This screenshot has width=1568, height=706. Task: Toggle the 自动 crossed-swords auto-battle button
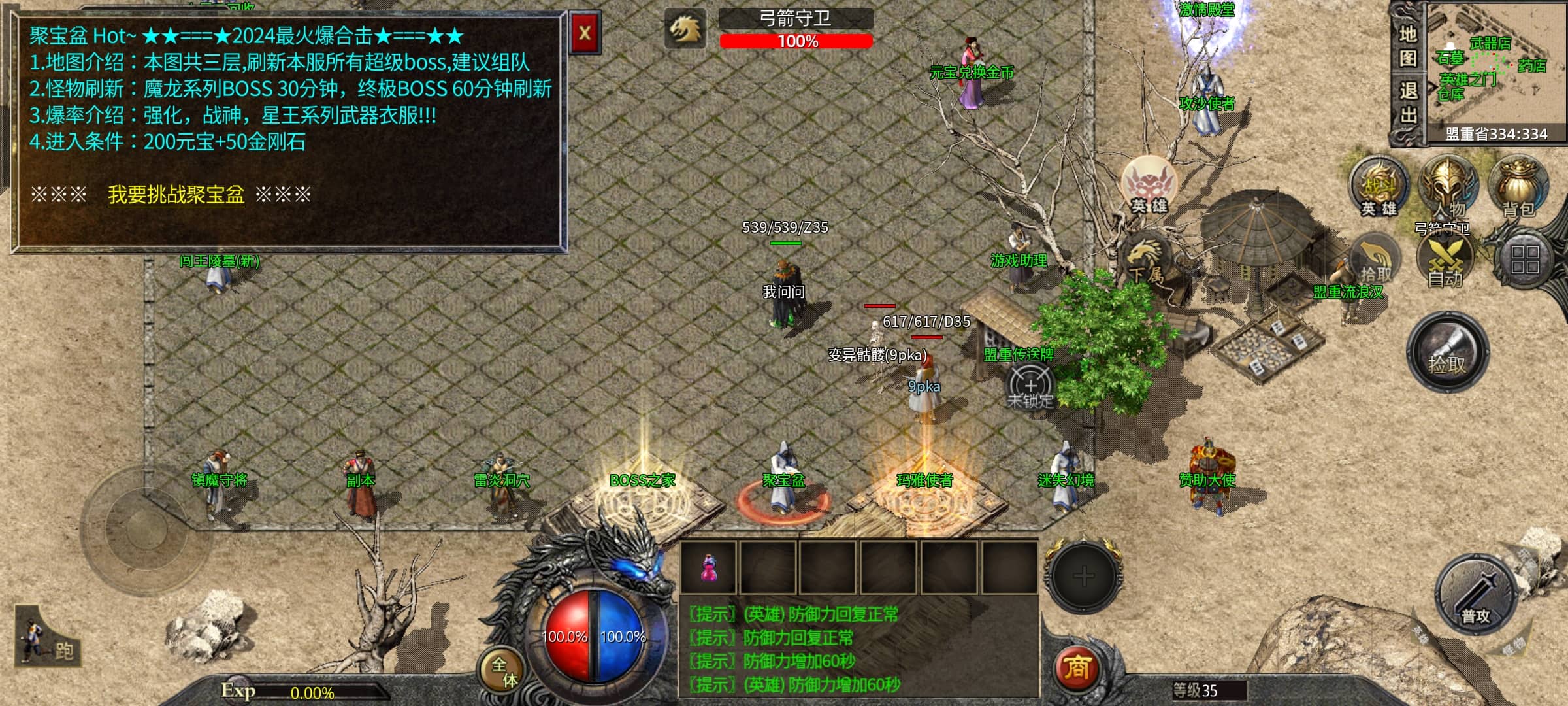click(x=1445, y=260)
